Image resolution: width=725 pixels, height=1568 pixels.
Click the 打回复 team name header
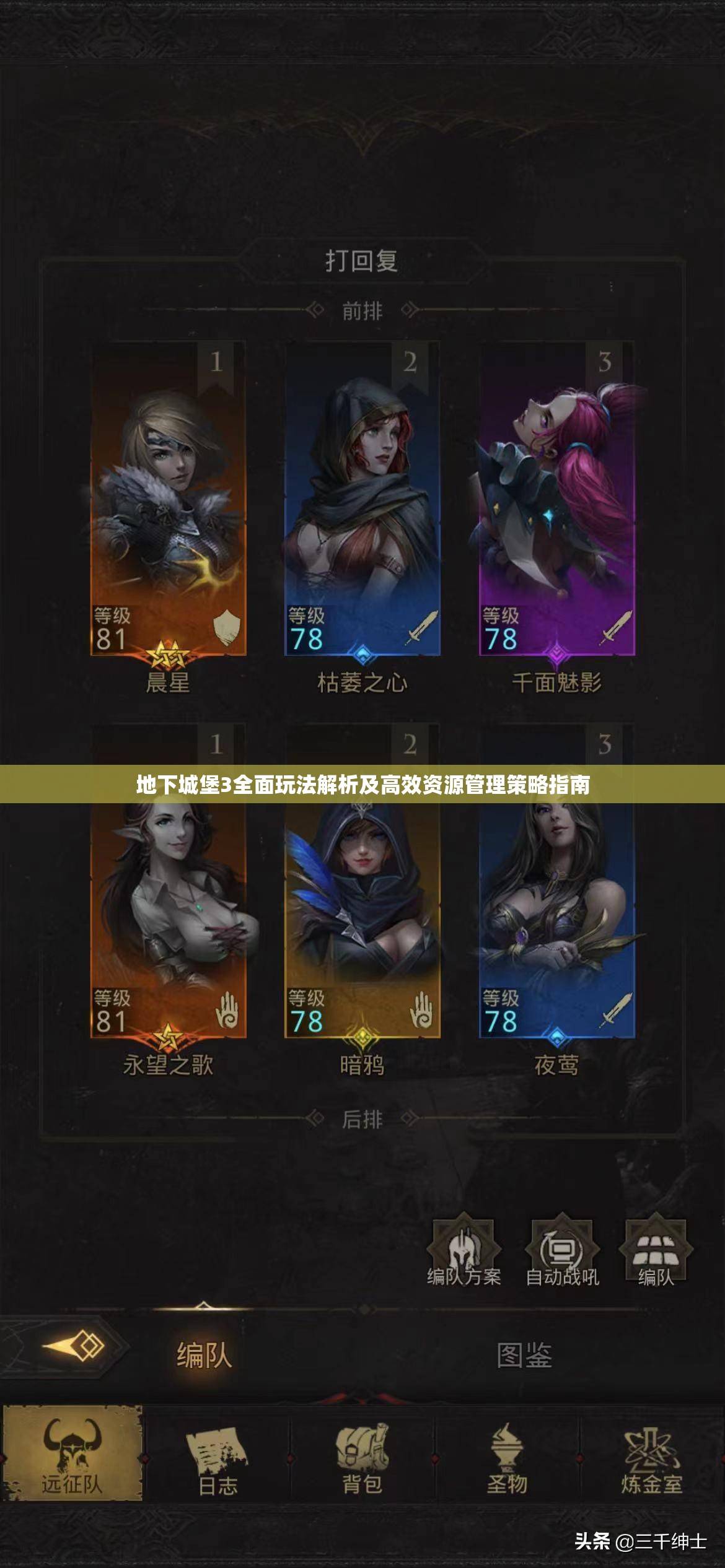362,261
